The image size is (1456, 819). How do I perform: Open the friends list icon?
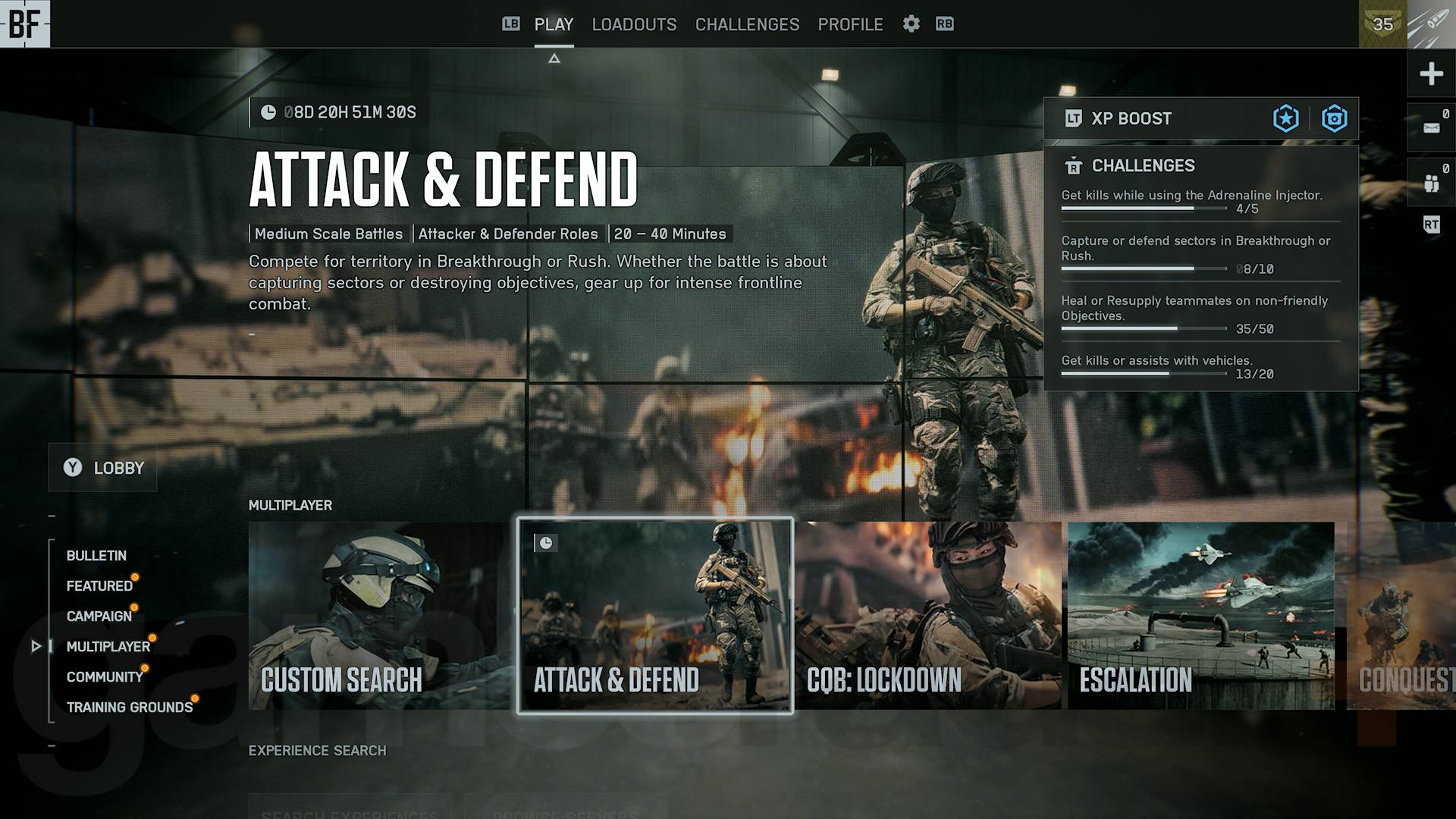point(1432,182)
